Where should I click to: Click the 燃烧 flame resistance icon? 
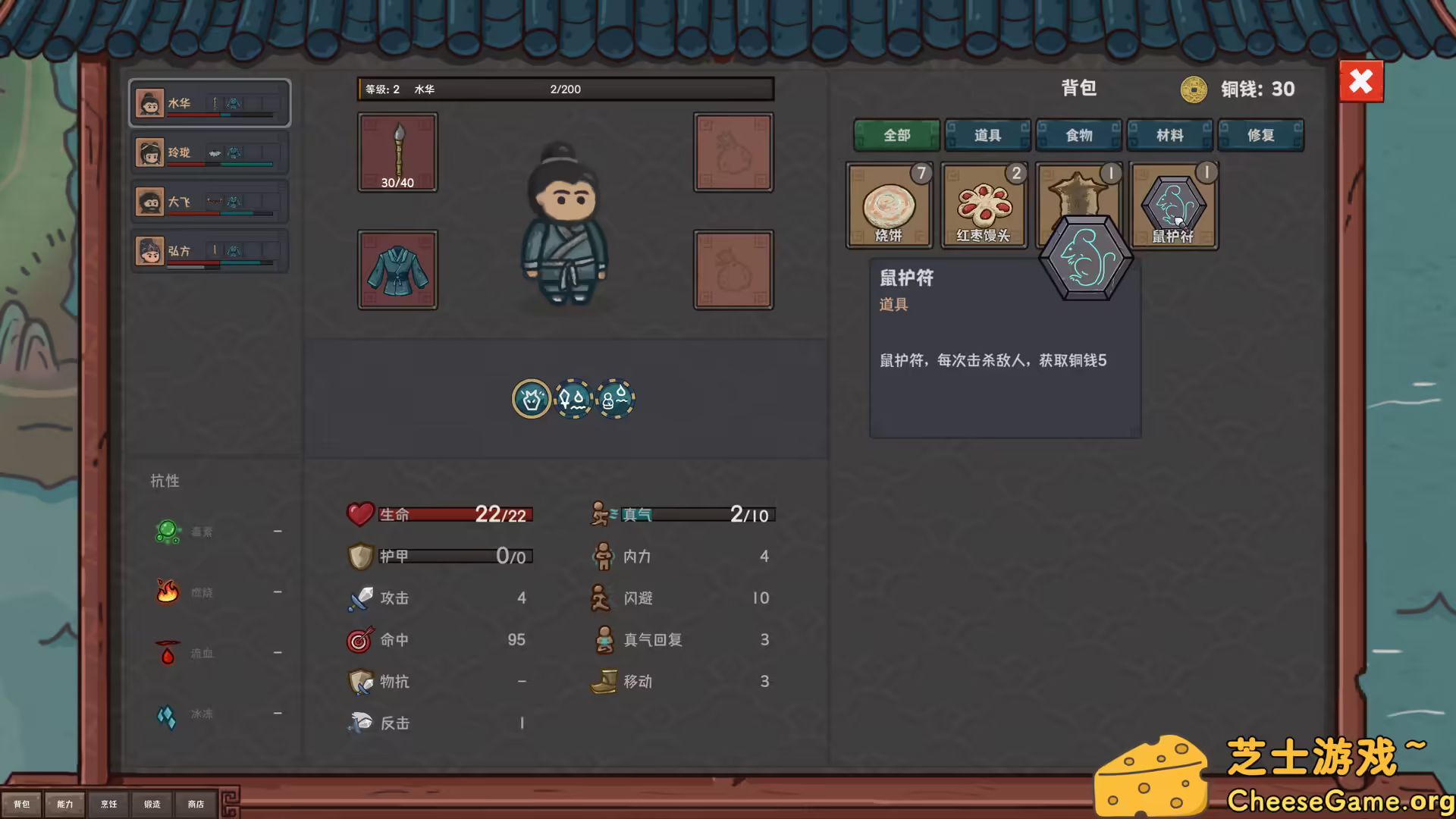tap(168, 592)
